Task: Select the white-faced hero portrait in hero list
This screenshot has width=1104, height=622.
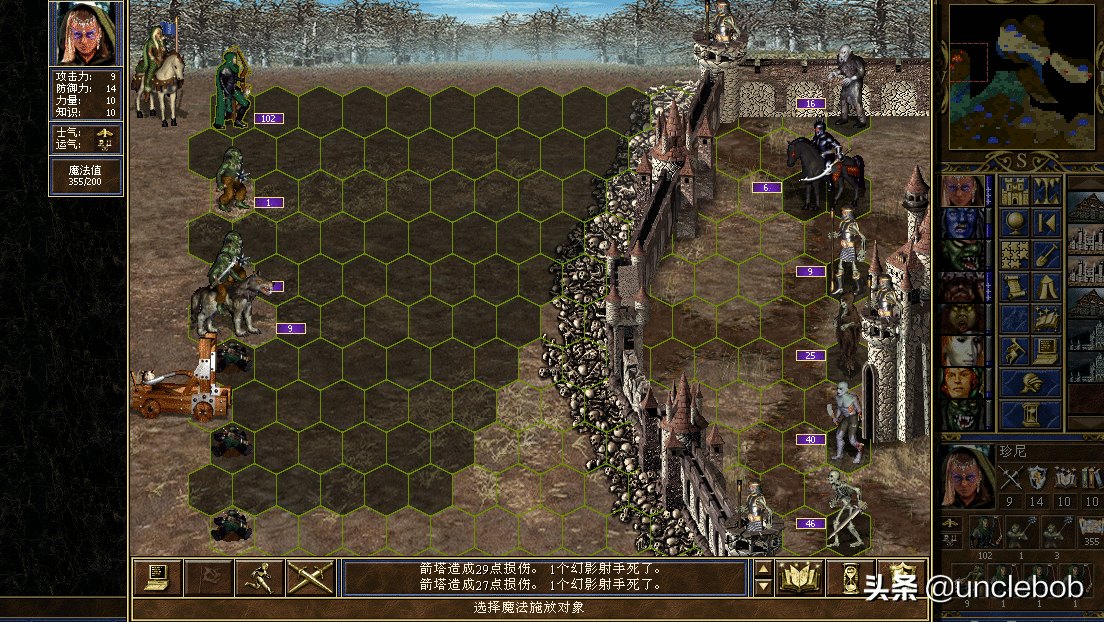Action: coord(962,351)
